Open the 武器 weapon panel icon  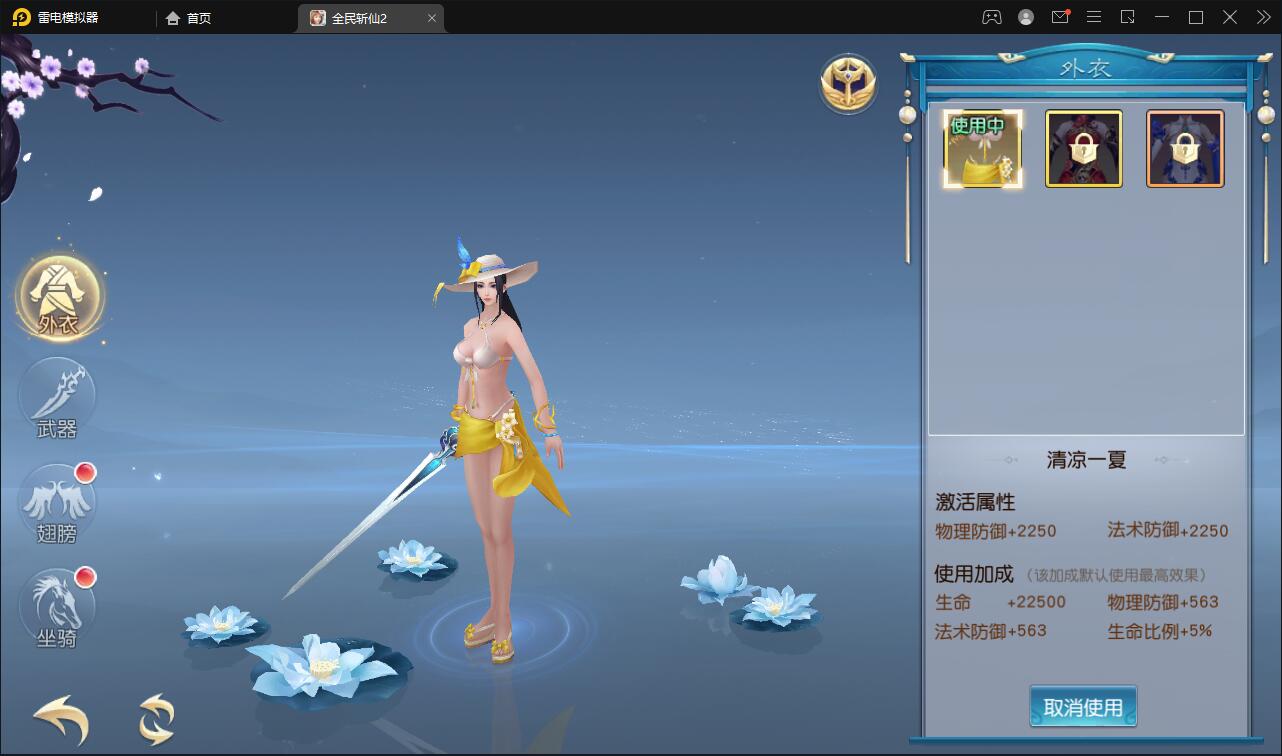(58, 400)
